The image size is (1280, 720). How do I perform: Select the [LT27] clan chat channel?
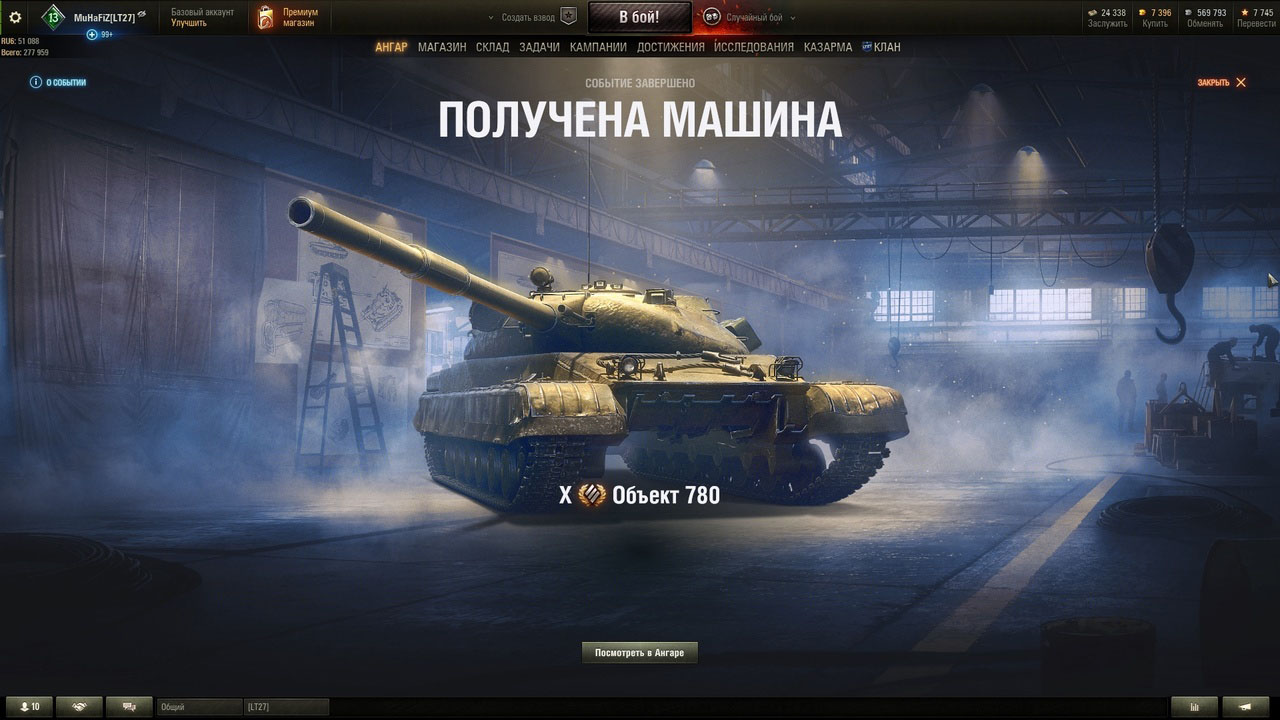point(287,706)
